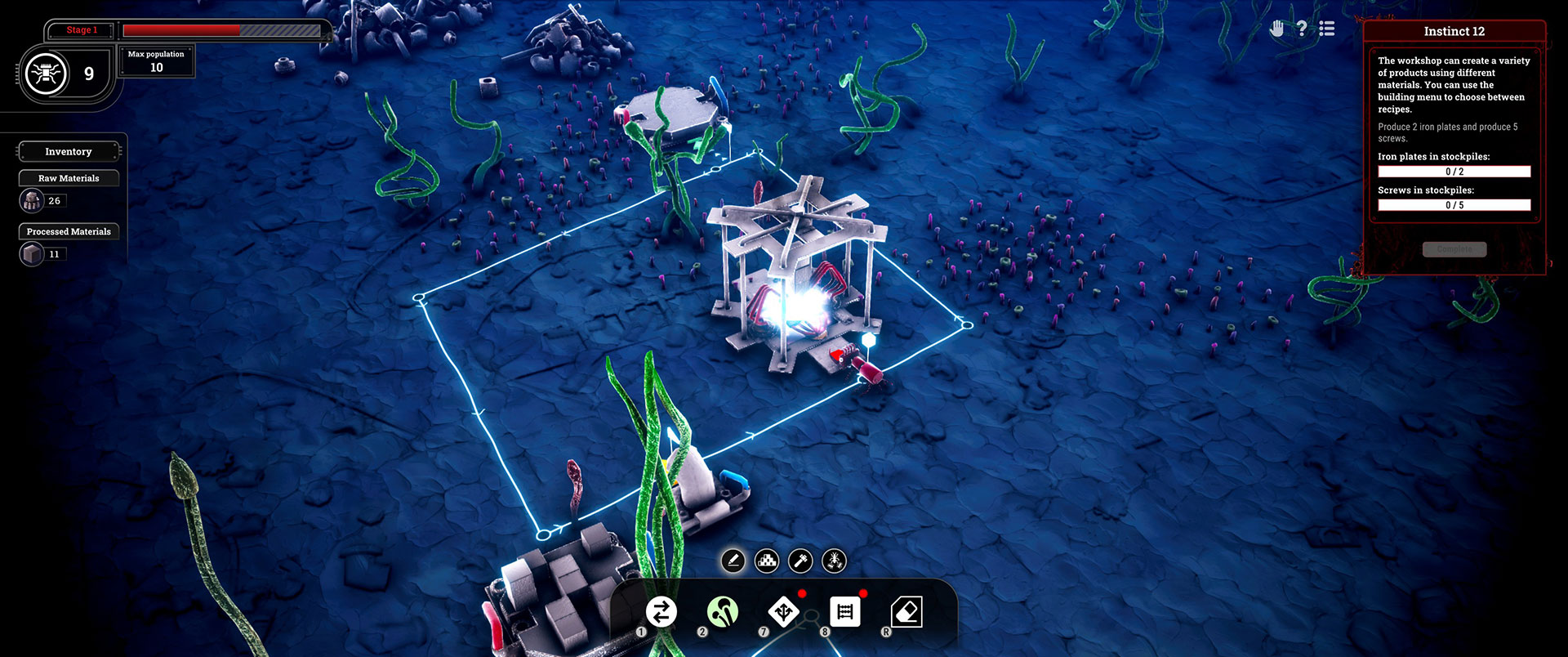Select the eraser tool

point(906,612)
